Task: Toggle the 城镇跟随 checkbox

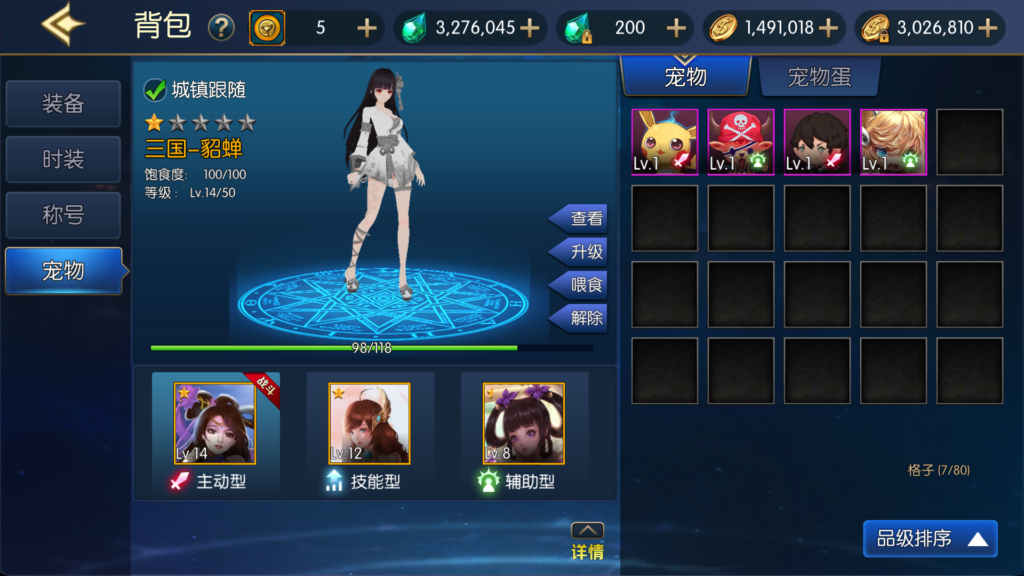Action: coord(155,90)
